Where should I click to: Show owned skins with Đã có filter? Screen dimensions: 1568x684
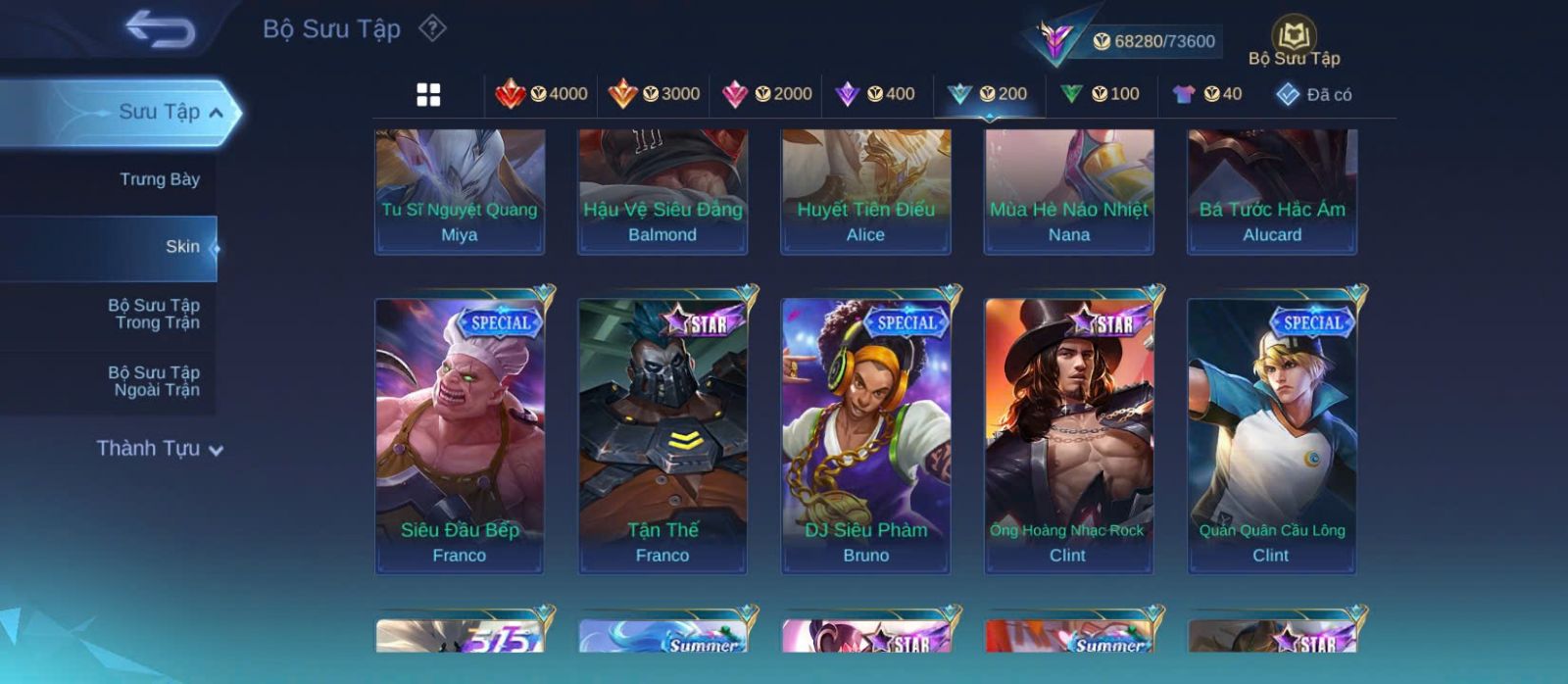(1314, 95)
